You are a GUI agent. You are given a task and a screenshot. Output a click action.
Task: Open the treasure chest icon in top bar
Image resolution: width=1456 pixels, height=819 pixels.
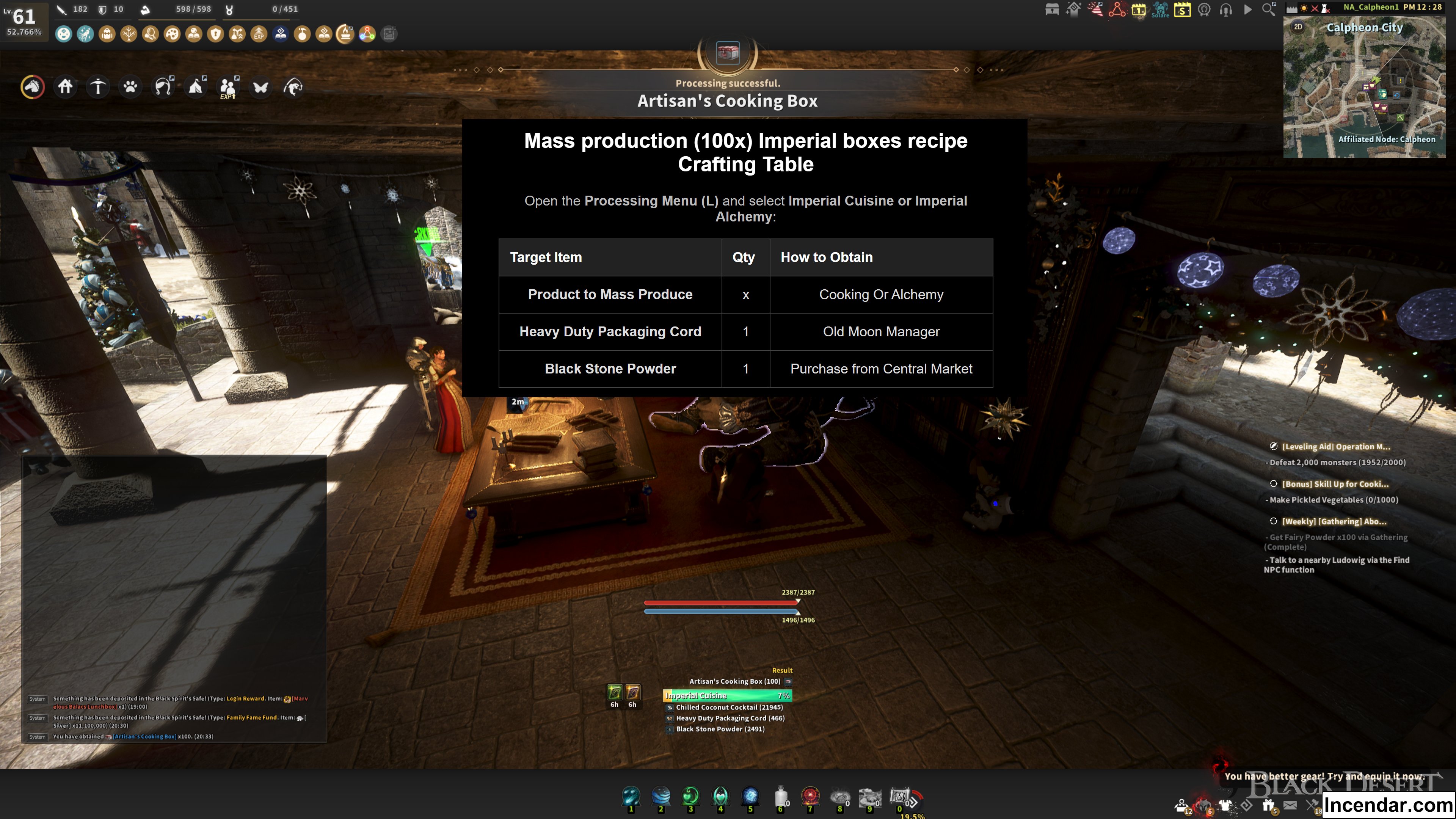1052,9
